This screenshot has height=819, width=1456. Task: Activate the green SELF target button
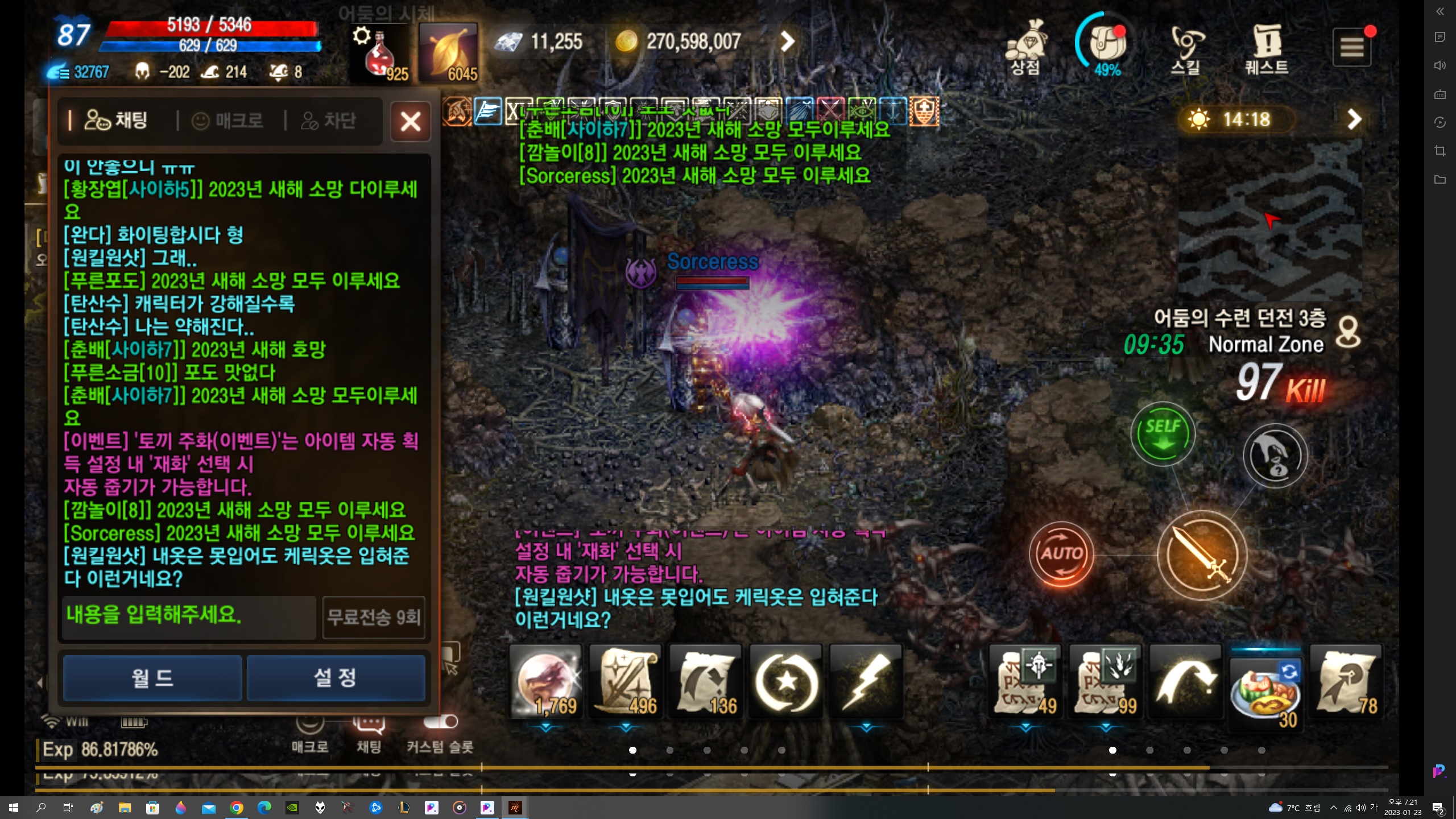(1163, 433)
